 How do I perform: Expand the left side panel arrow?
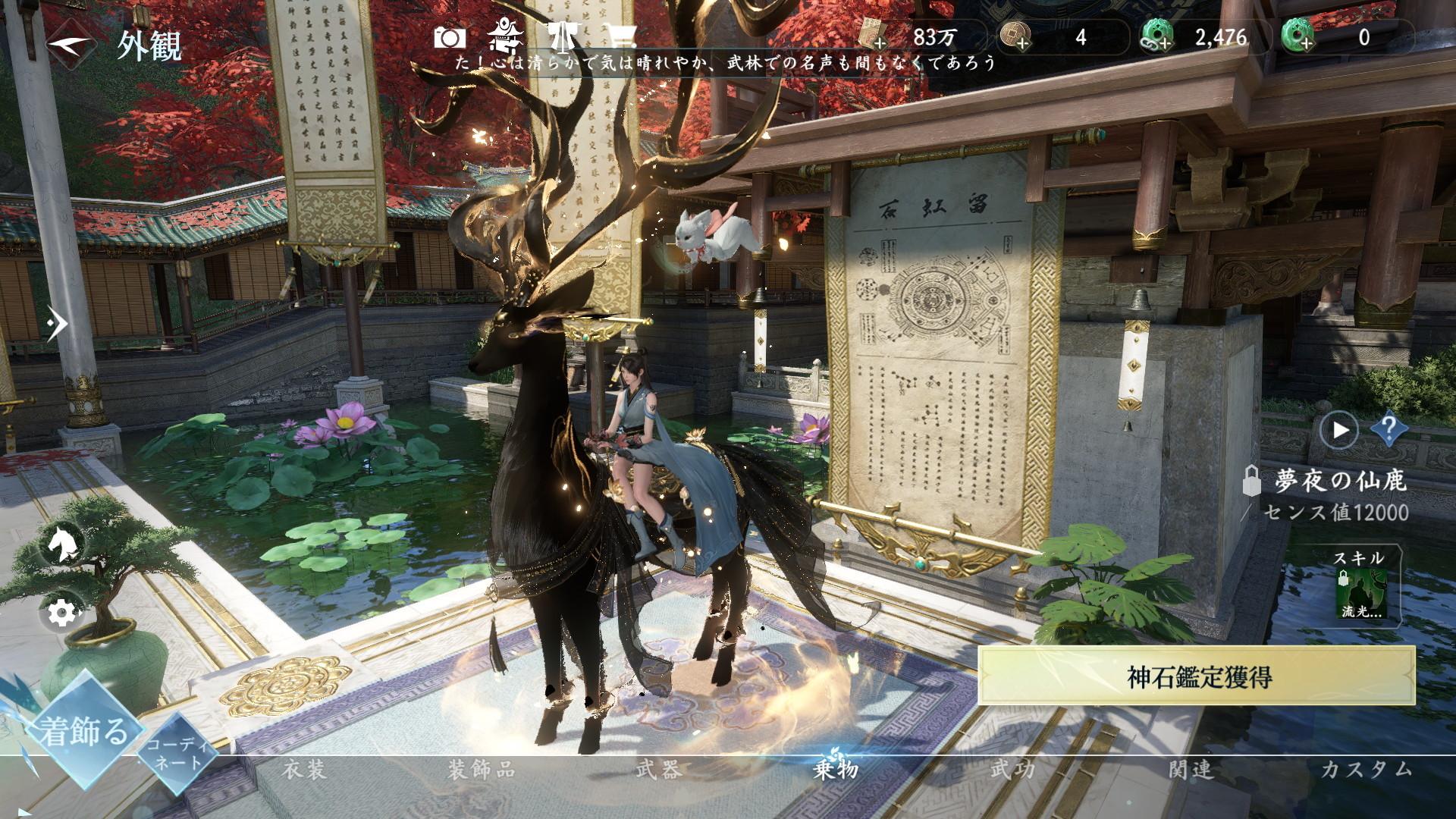click(56, 324)
